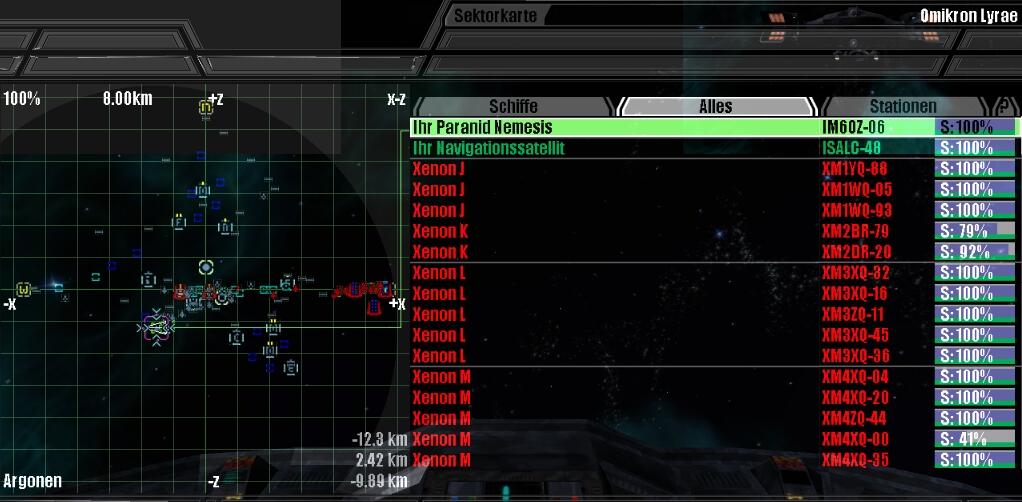Switch to the Schiffe tab

[x=513, y=106]
